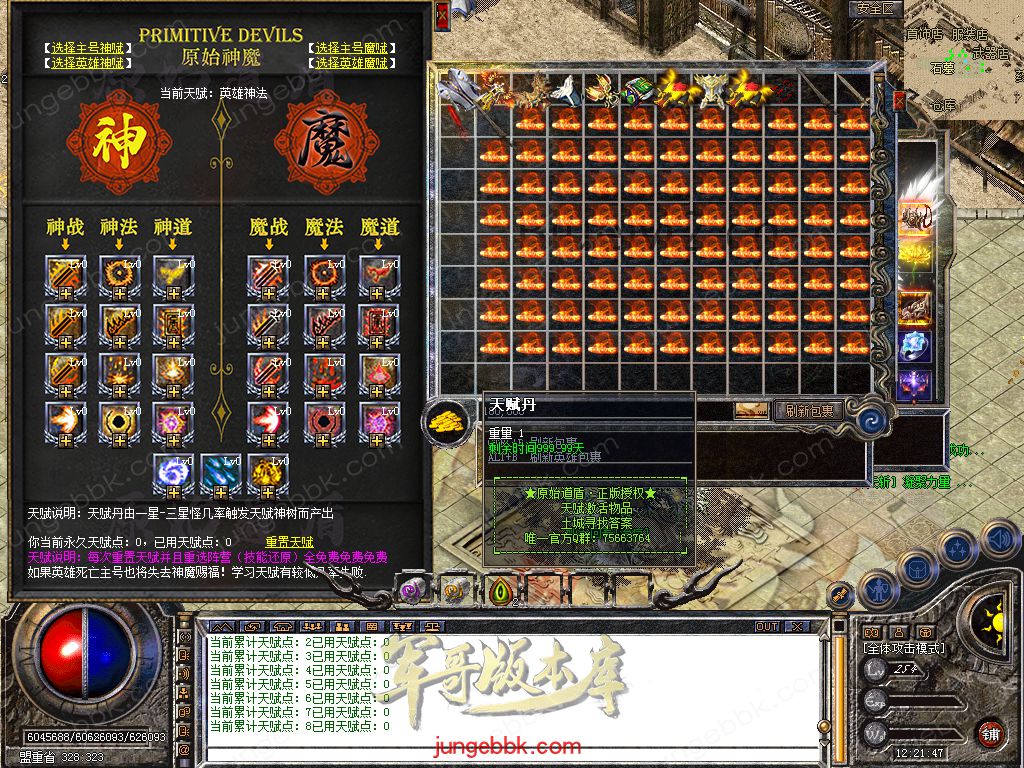Viewport: 1024px width, 768px height.
Task: Click the OUT button on the chat panel
Action: point(767,627)
